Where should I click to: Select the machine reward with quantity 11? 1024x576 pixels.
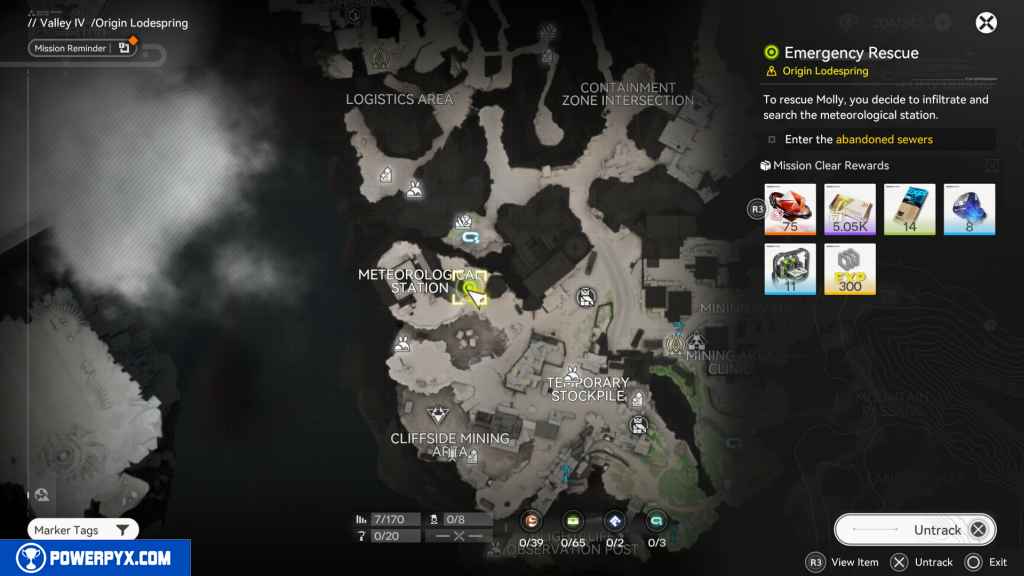790,269
